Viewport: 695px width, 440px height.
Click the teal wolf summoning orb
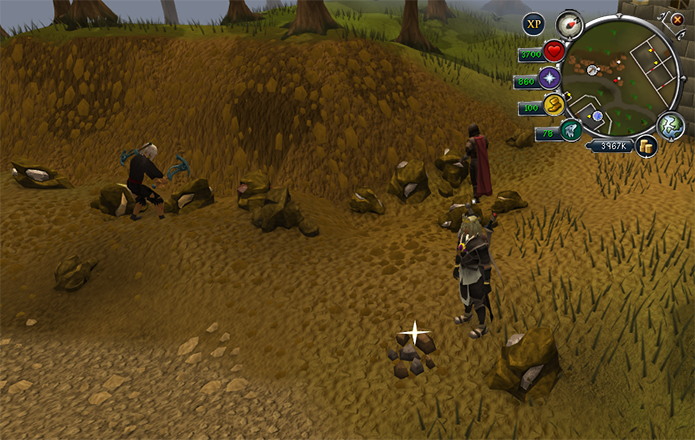pyautogui.click(x=571, y=131)
